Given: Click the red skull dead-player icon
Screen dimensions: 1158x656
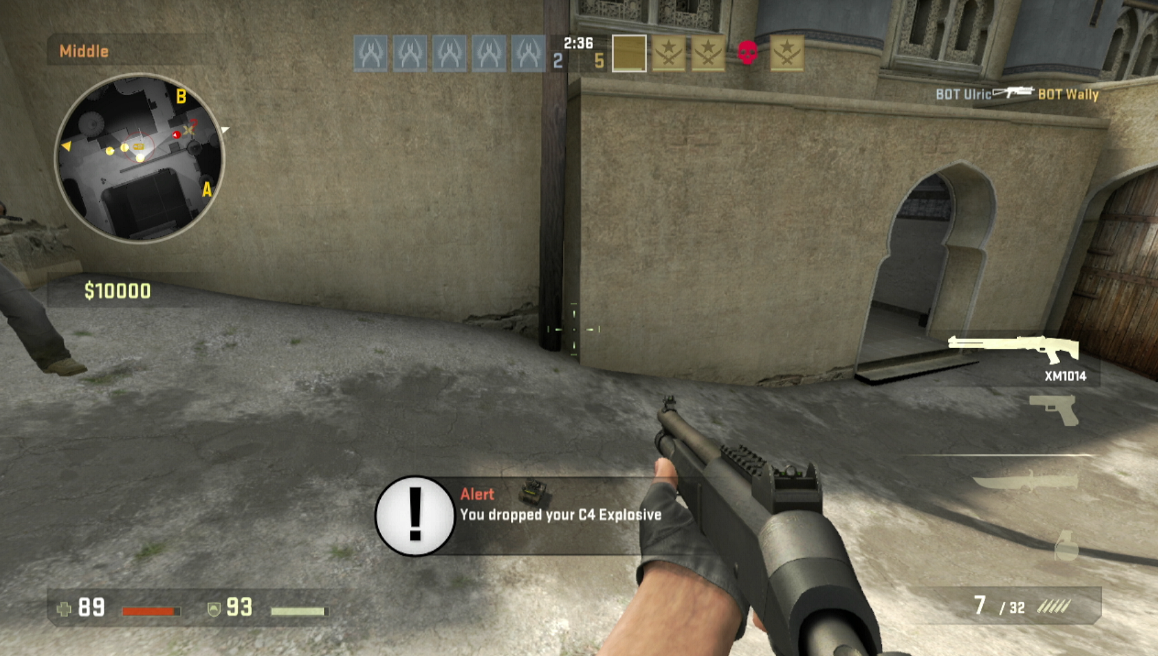Looking at the screenshot, I should click(x=748, y=53).
